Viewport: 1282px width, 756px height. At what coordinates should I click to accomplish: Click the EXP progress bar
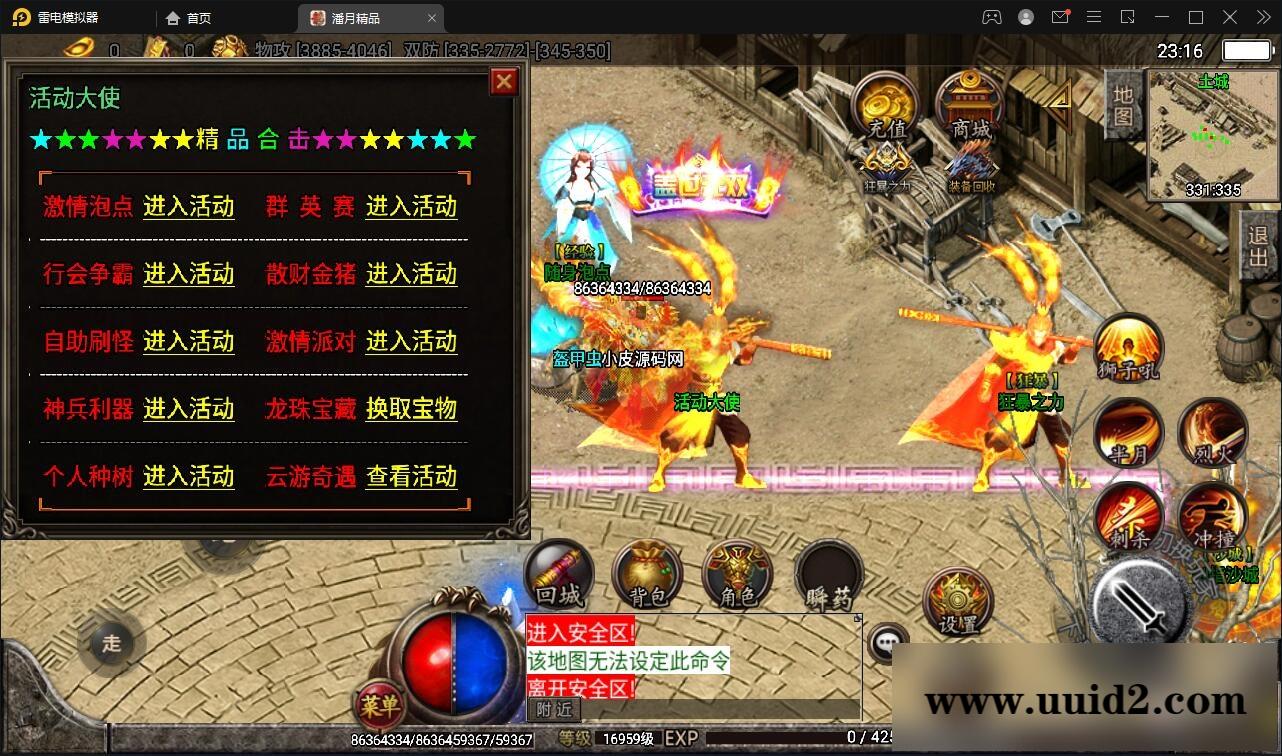pos(800,737)
